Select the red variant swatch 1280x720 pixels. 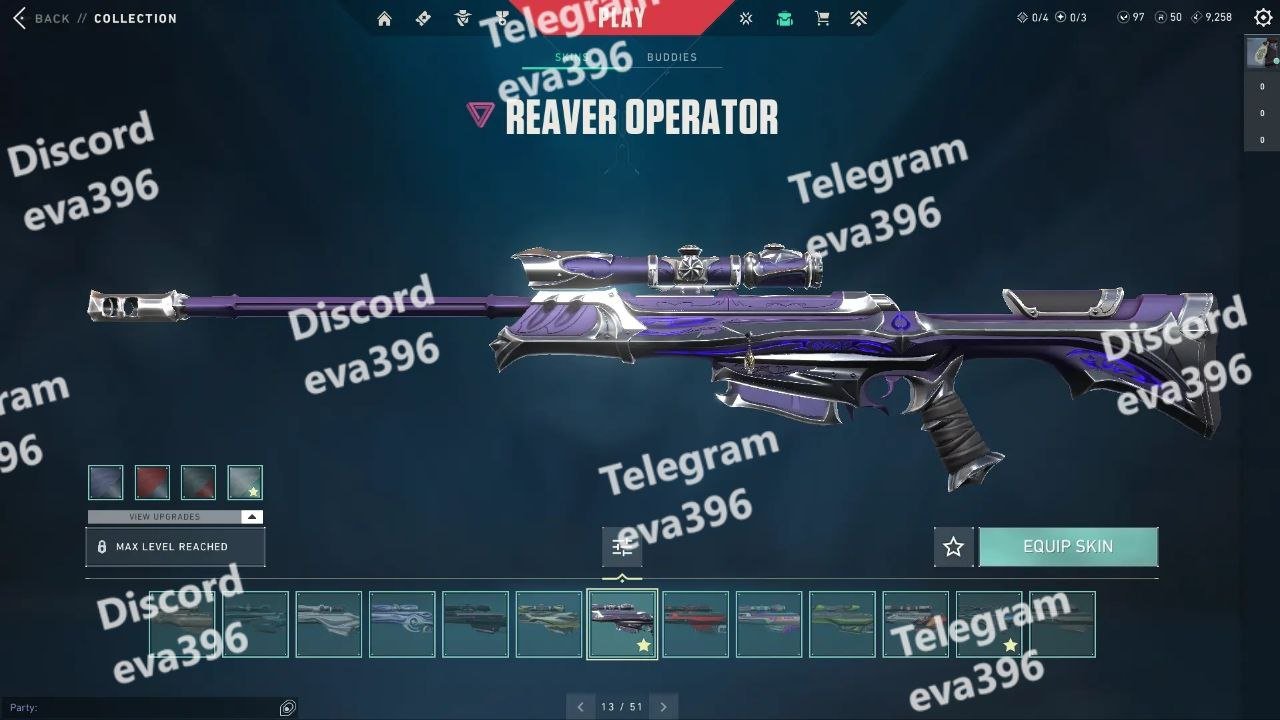click(x=152, y=482)
